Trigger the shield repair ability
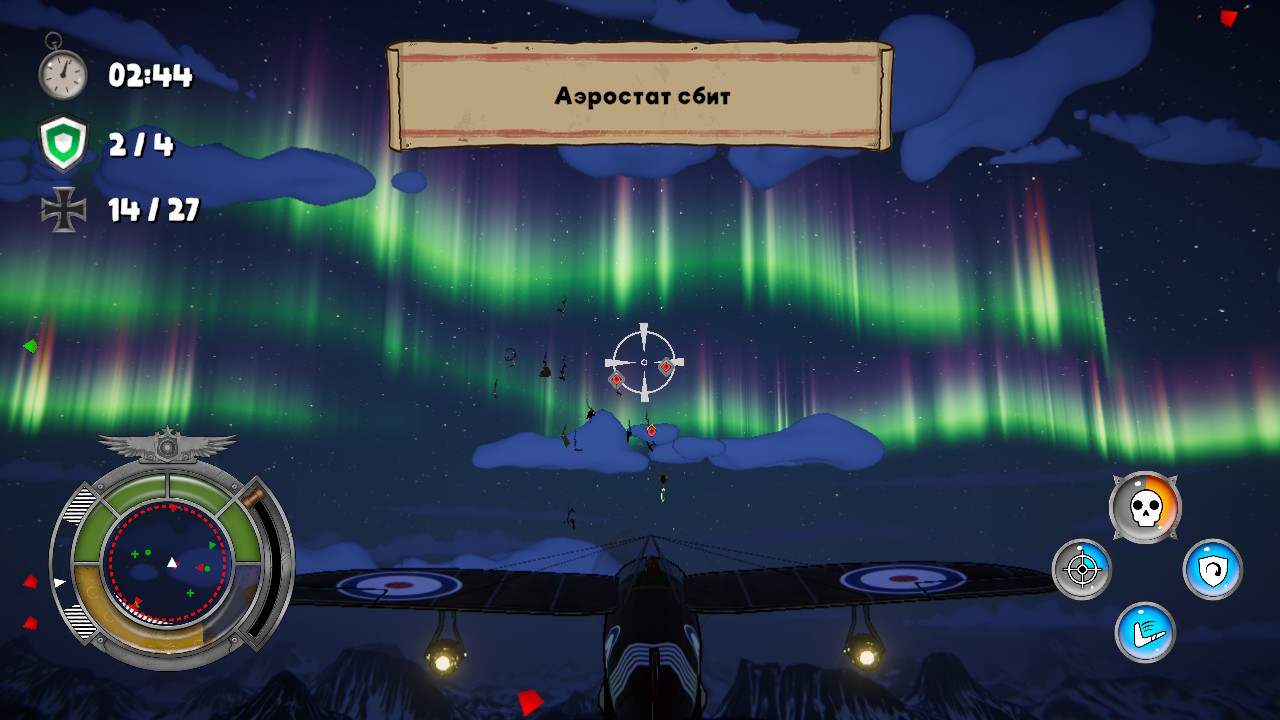The height and width of the screenshot is (720, 1280). [x=1212, y=569]
